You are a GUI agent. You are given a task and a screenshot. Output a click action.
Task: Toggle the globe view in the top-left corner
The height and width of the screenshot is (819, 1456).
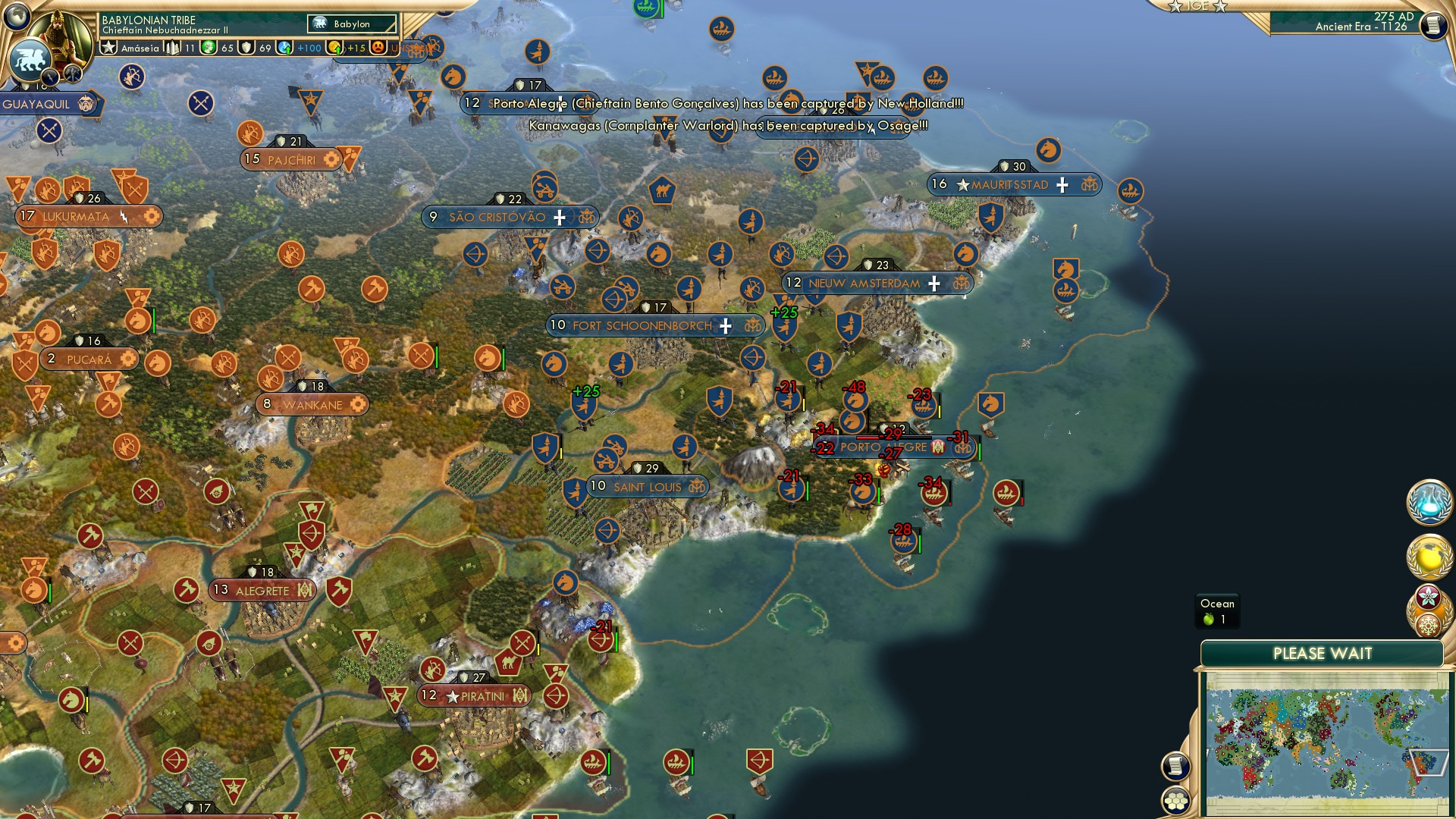coord(17,16)
